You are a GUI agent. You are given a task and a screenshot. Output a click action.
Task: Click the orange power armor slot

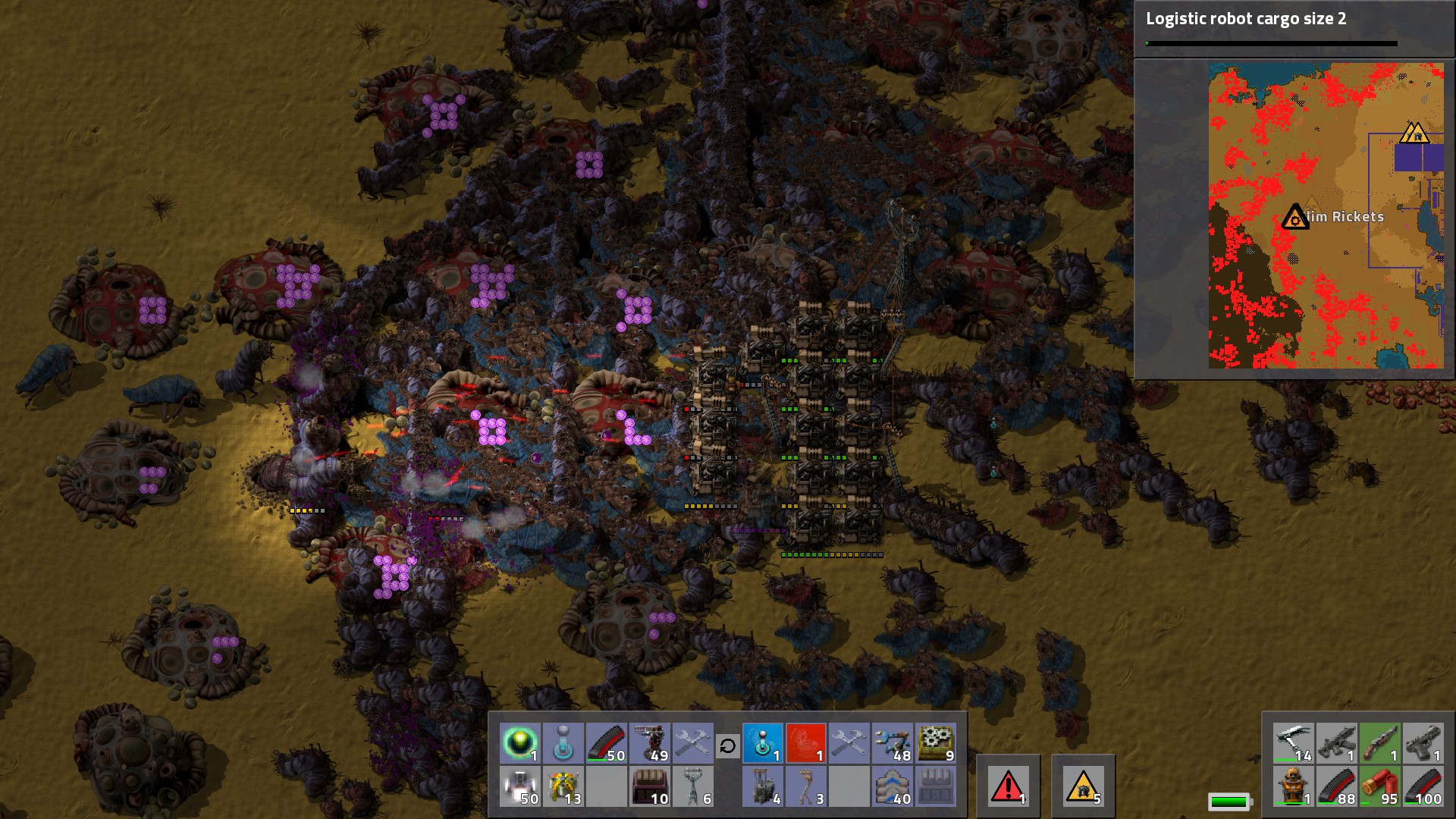[1294, 786]
